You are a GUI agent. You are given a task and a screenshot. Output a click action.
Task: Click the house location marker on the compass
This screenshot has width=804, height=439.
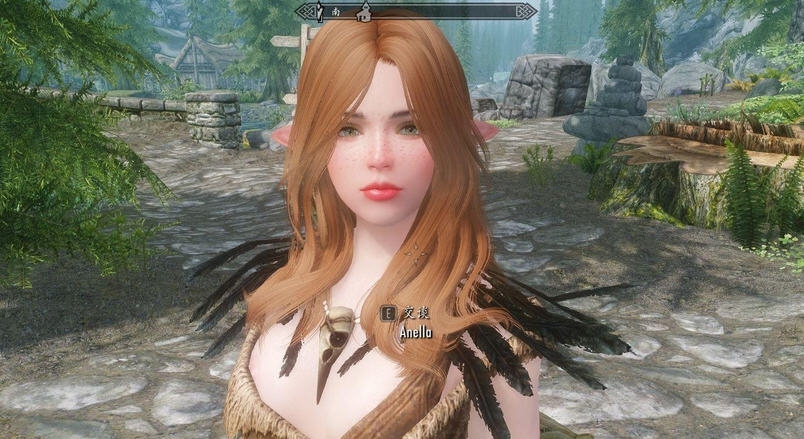coord(364,12)
